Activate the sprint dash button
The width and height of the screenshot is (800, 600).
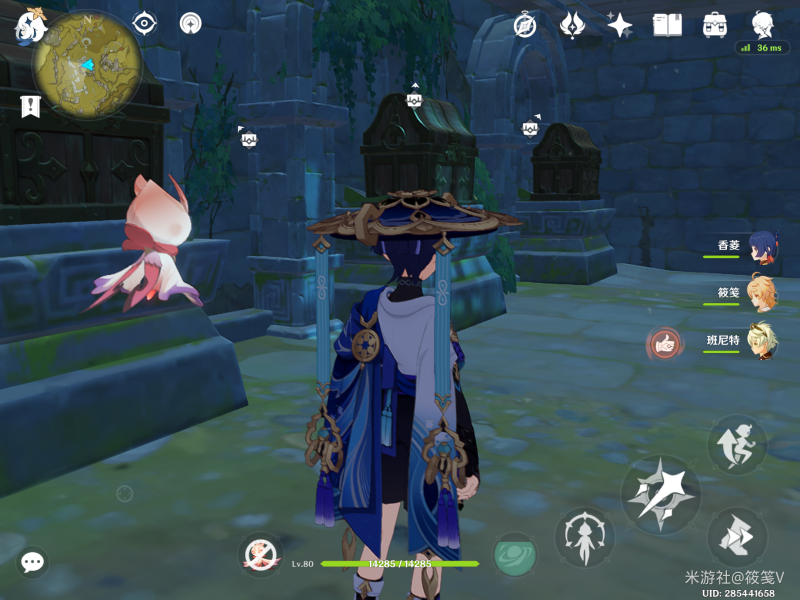[x=738, y=536]
